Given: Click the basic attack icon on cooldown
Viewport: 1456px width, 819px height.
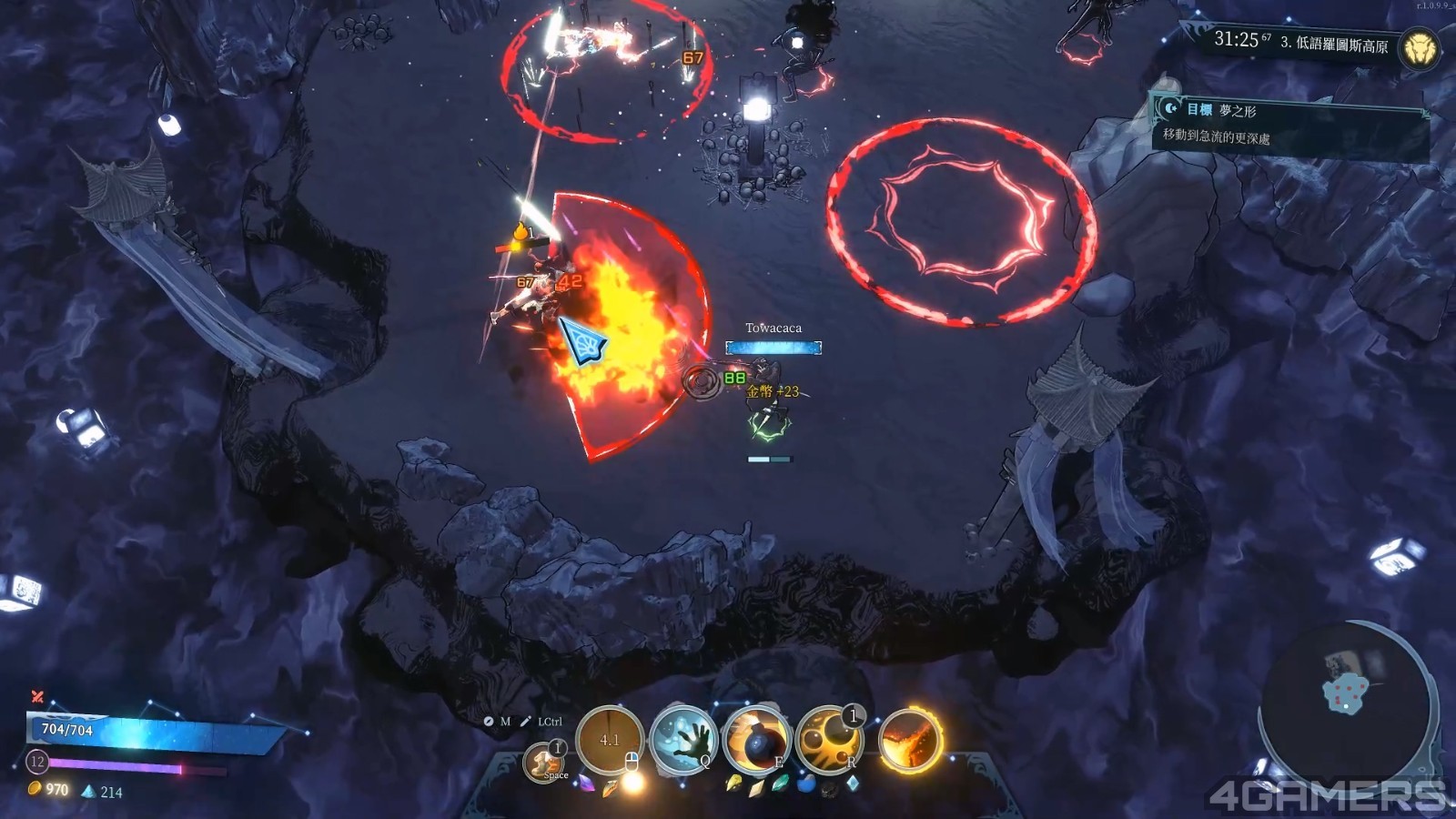Looking at the screenshot, I should click(x=610, y=740).
